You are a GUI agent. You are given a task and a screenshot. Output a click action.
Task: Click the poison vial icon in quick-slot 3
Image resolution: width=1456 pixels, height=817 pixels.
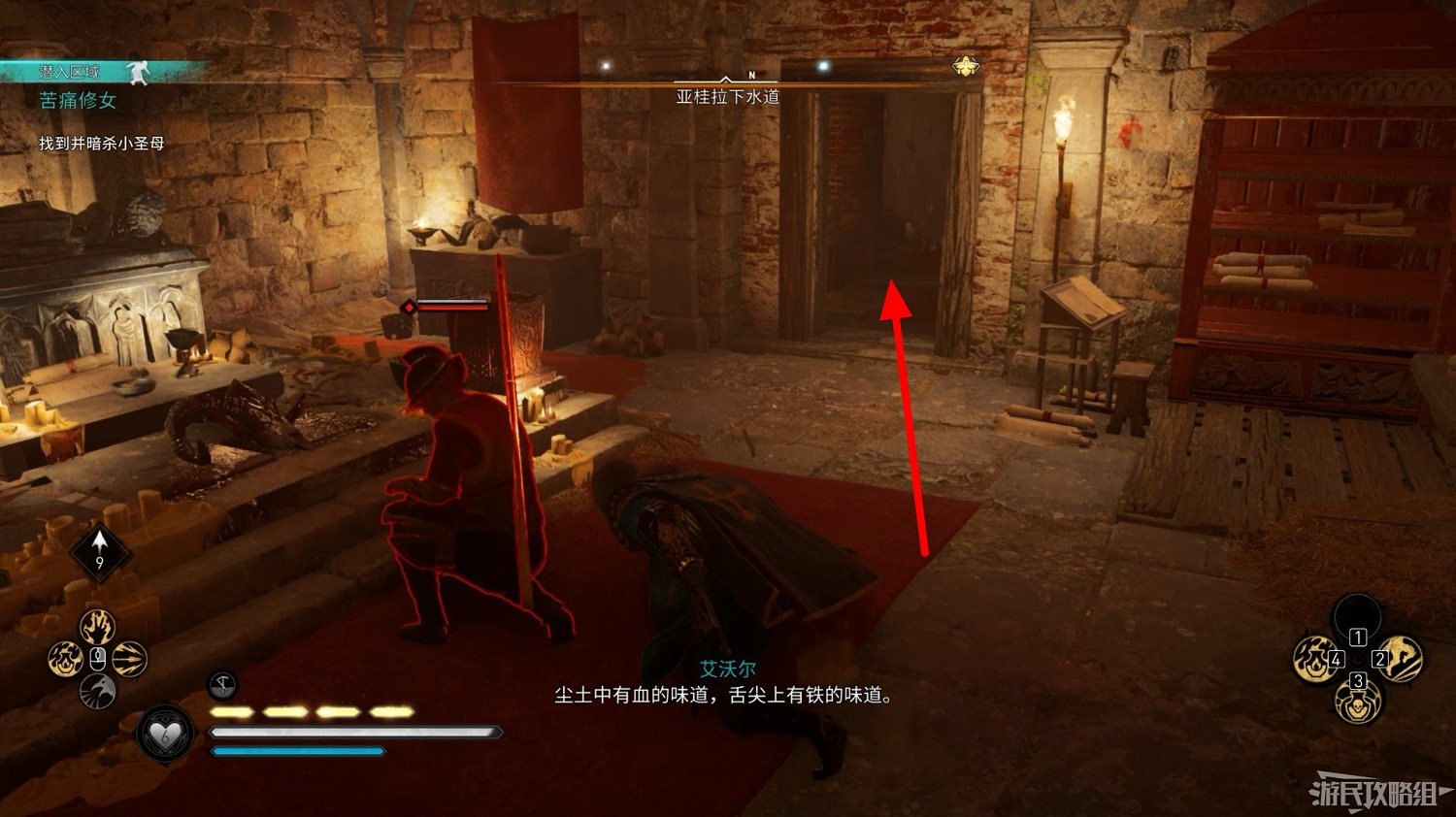pyautogui.click(x=1358, y=705)
